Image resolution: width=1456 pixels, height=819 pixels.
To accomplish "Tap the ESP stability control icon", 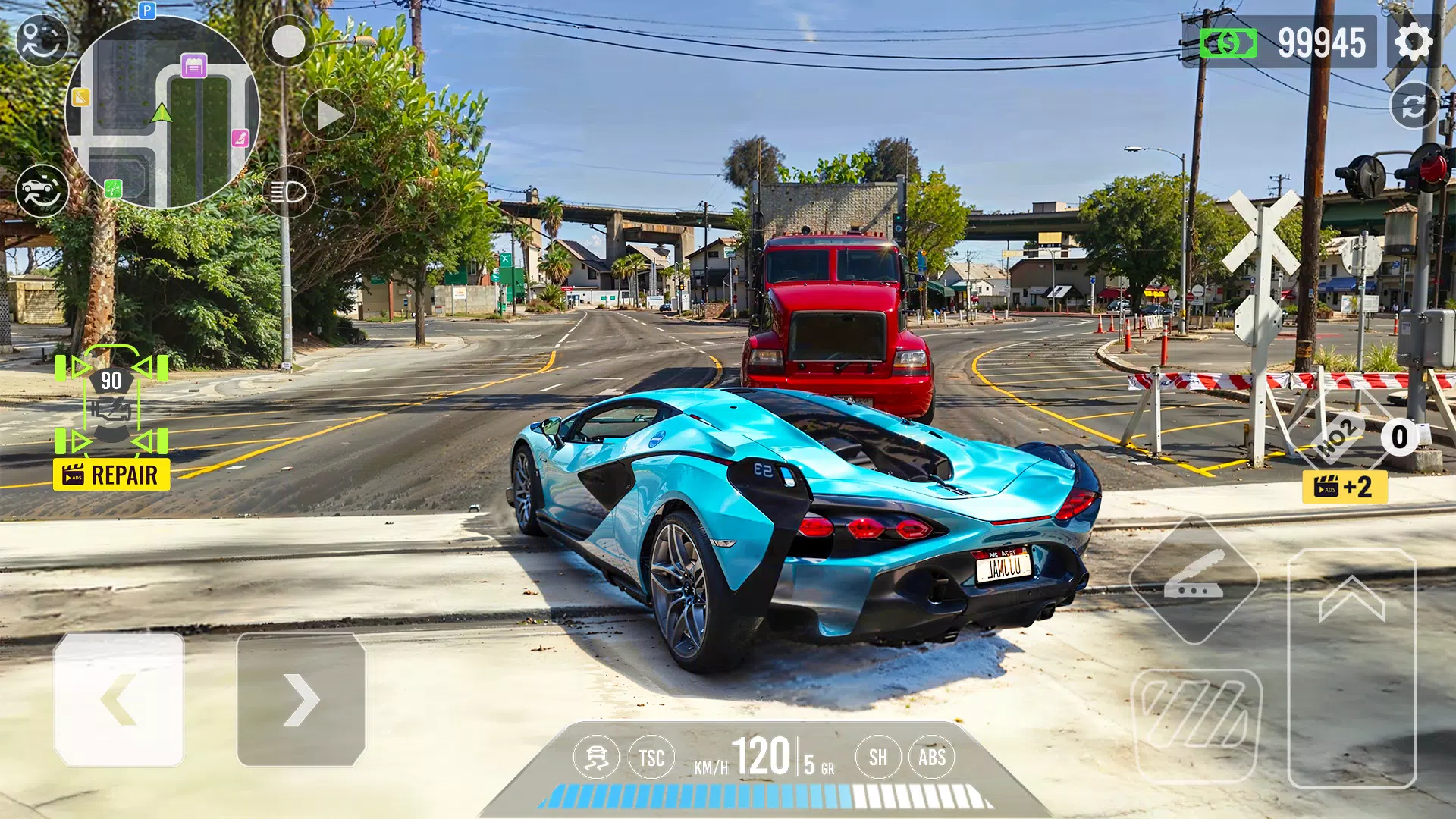I will (597, 757).
